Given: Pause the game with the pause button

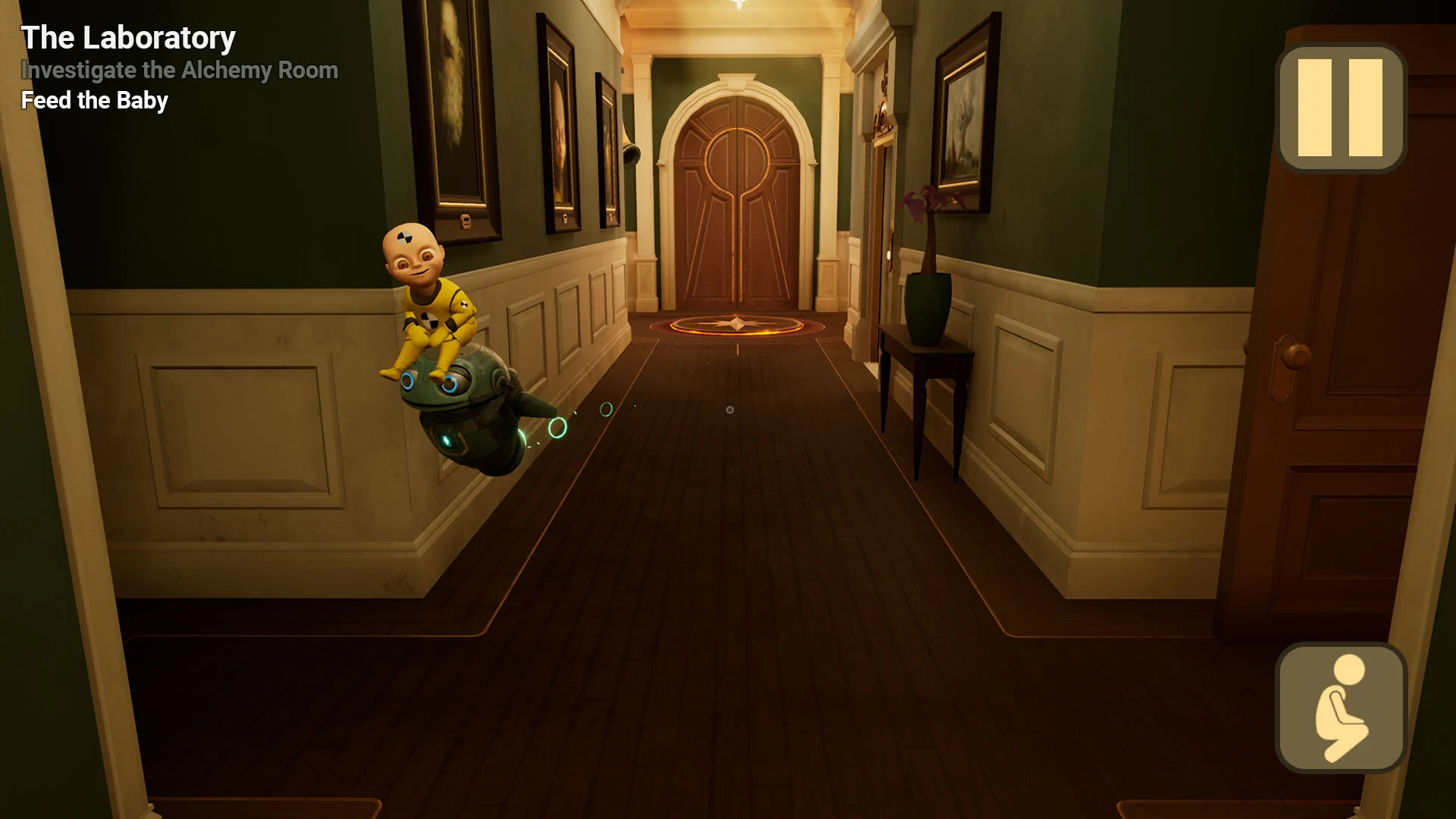Looking at the screenshot, I should coord(1341,108).
